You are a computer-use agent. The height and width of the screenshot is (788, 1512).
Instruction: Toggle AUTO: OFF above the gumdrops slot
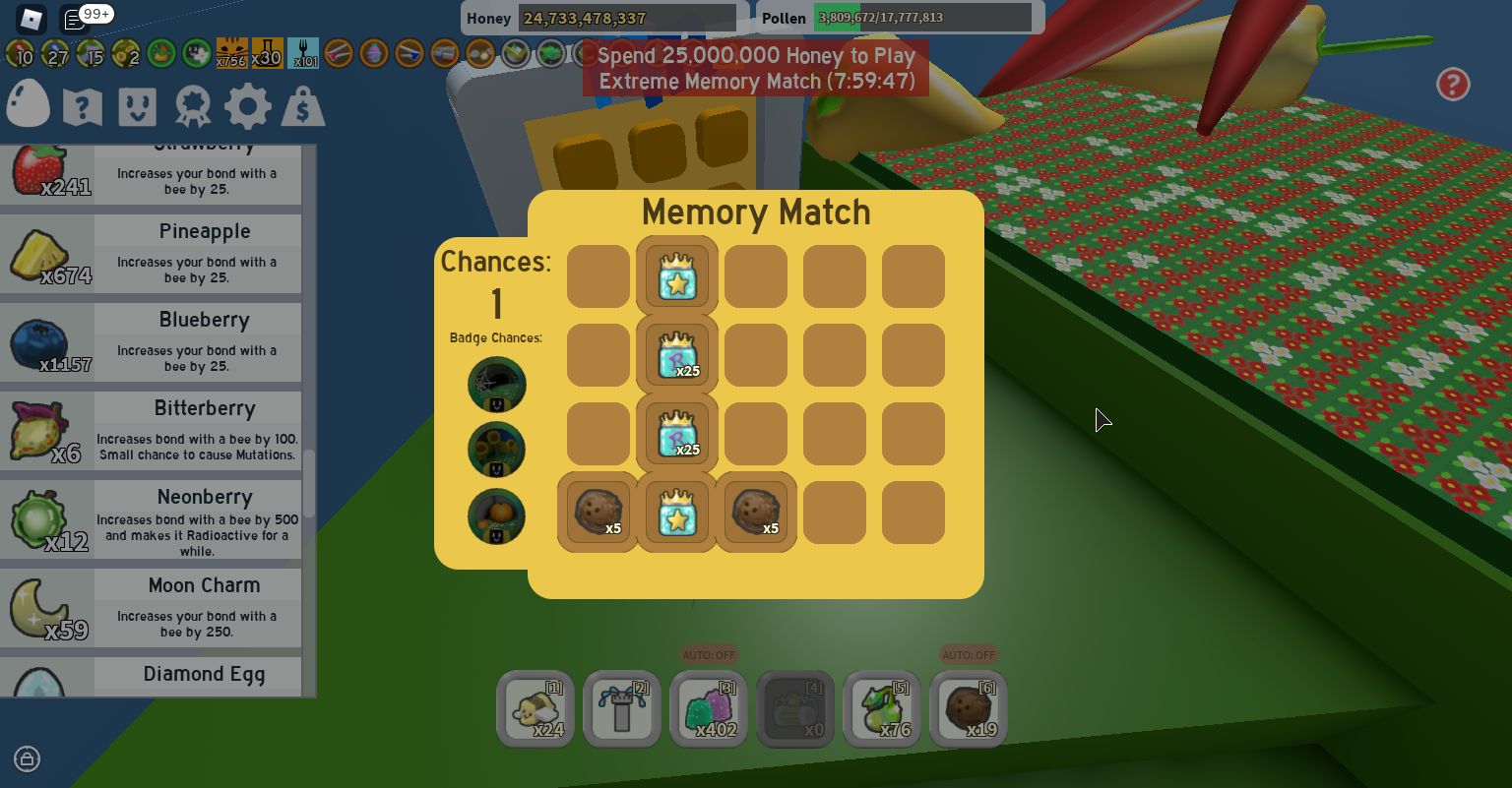point(709,655)
